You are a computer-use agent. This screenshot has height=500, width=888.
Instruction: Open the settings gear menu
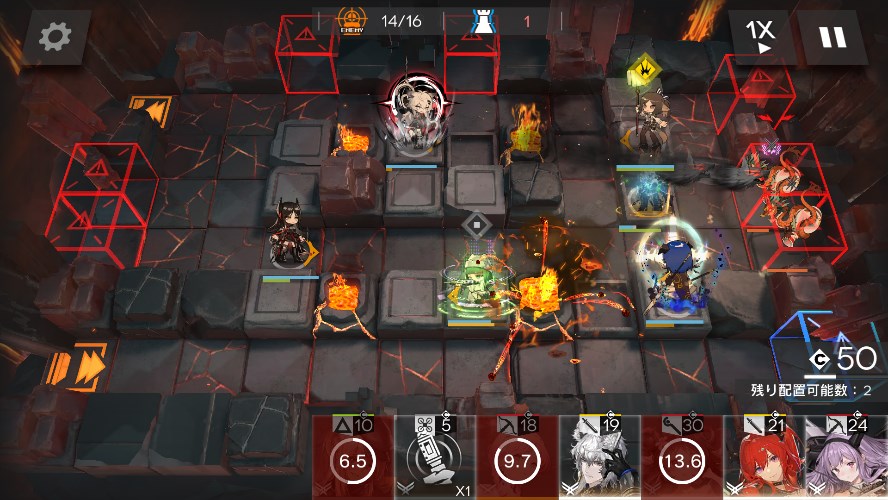pyautogui.click(x=56, y=37)
